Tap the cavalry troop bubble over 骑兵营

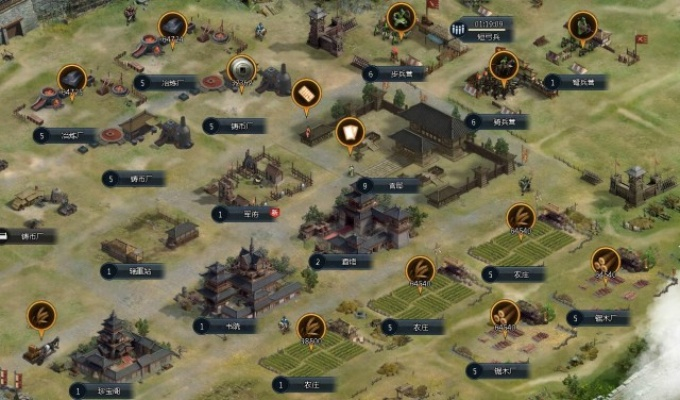point(504,66)
